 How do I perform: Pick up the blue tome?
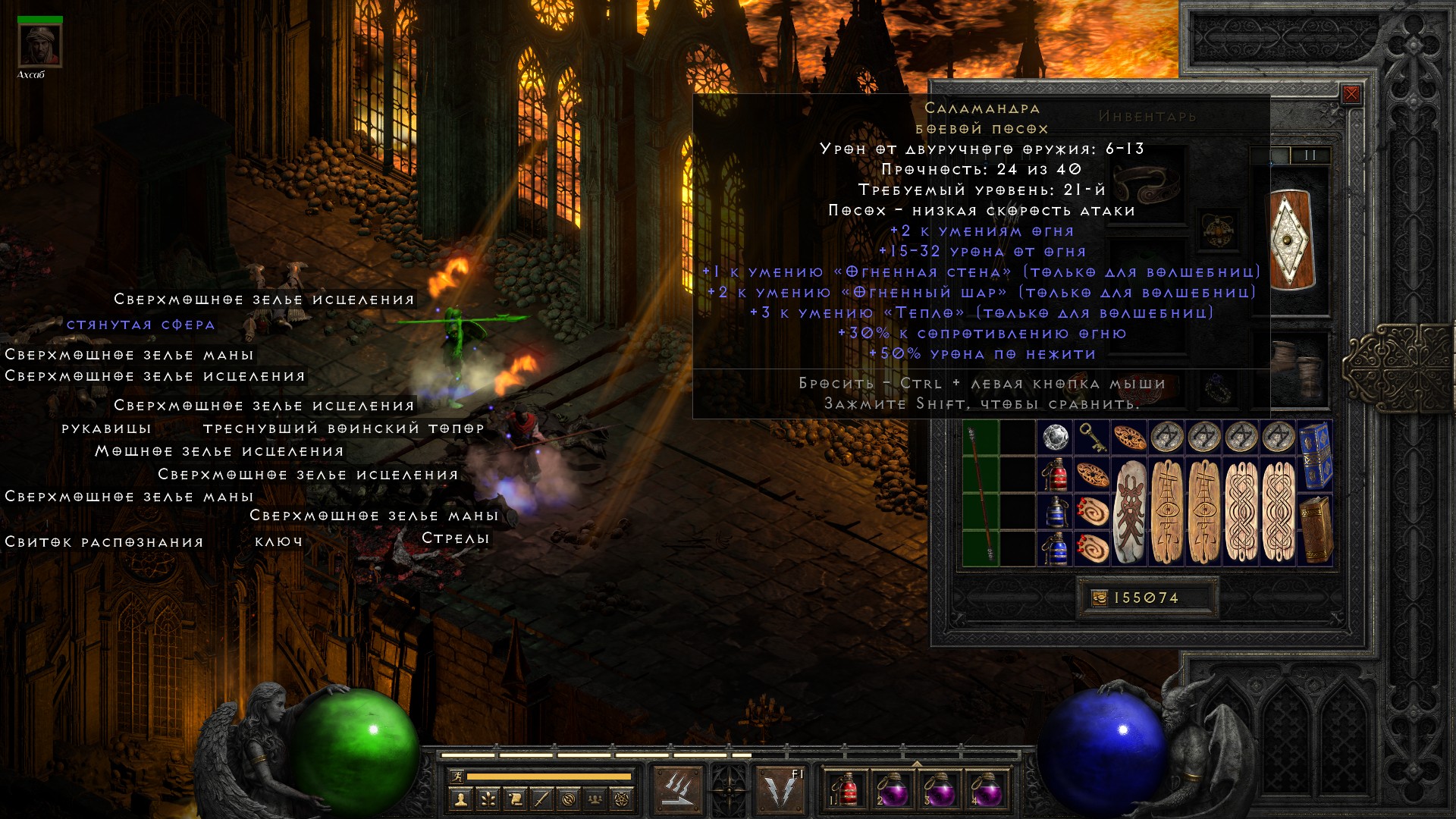(x=1315, y=457)
